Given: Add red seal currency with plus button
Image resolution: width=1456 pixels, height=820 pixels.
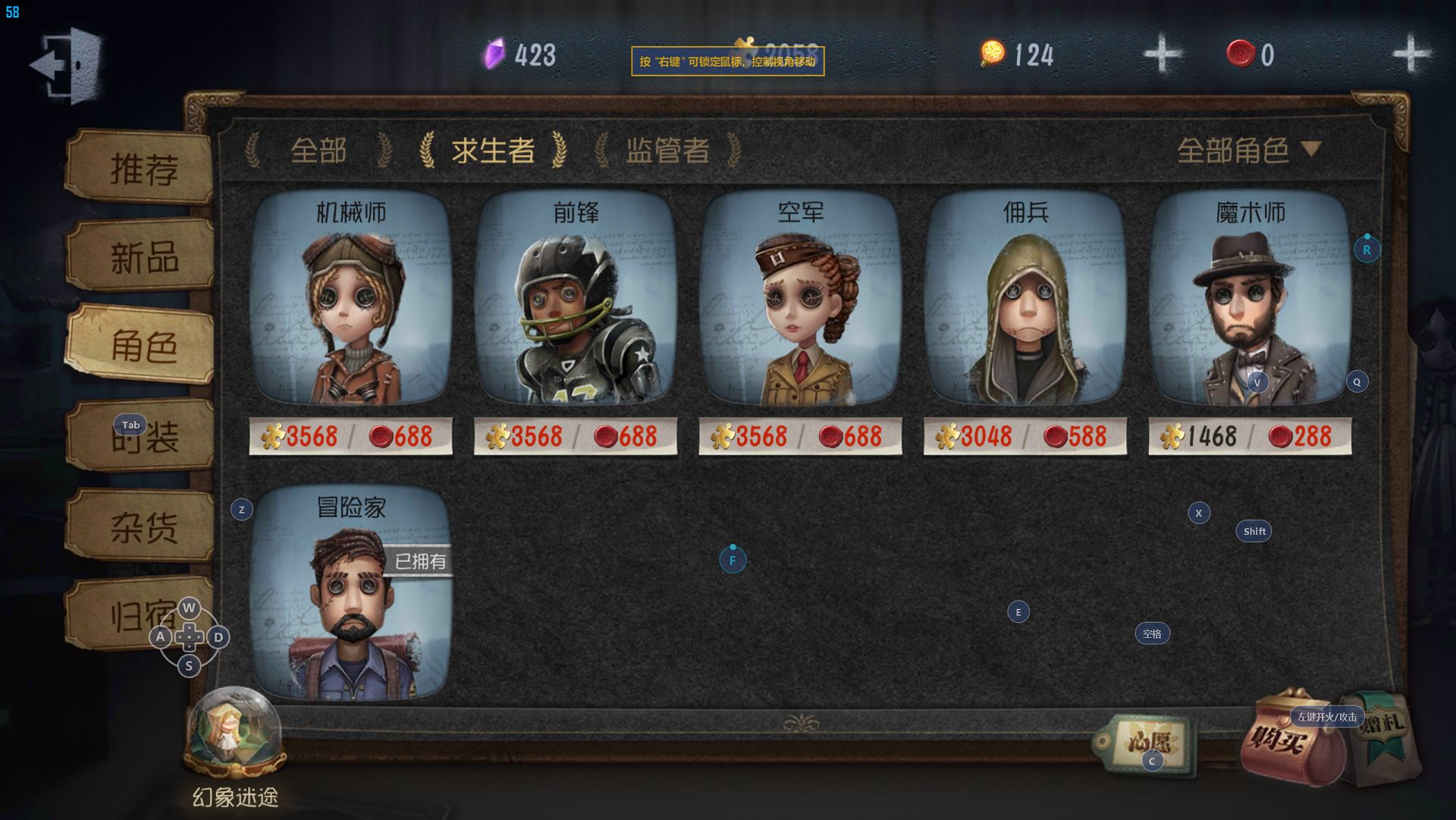Looking at the screenshot, I should click(1410, 54).
